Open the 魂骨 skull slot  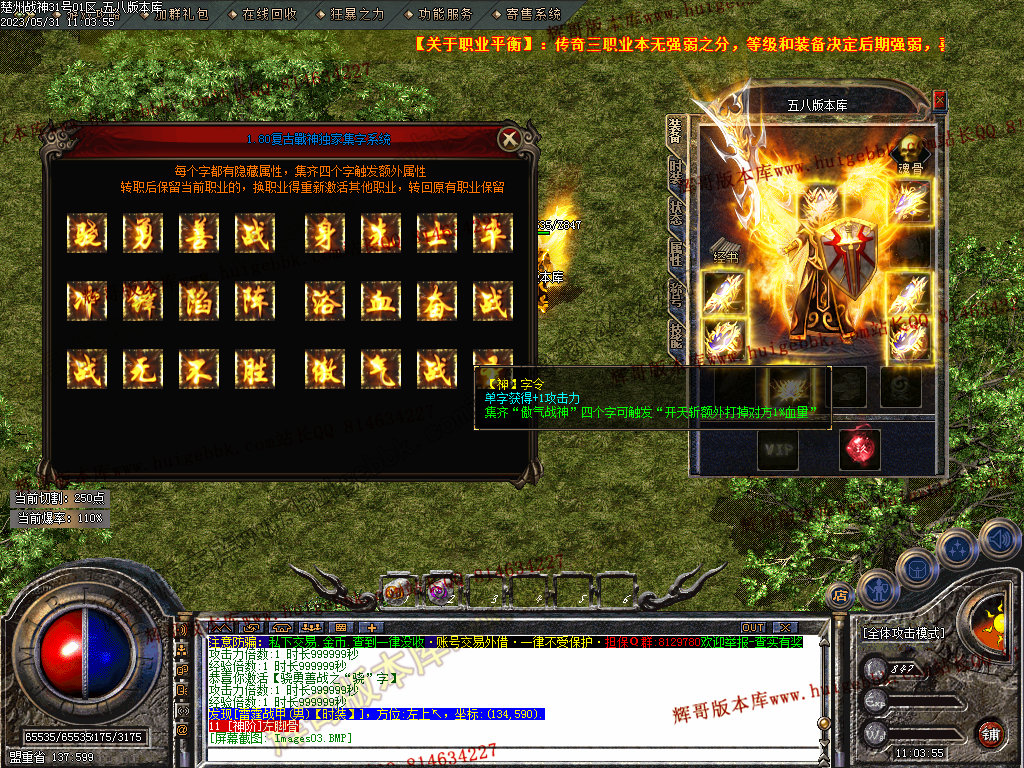pyautogui.click(x=910, y=148)
